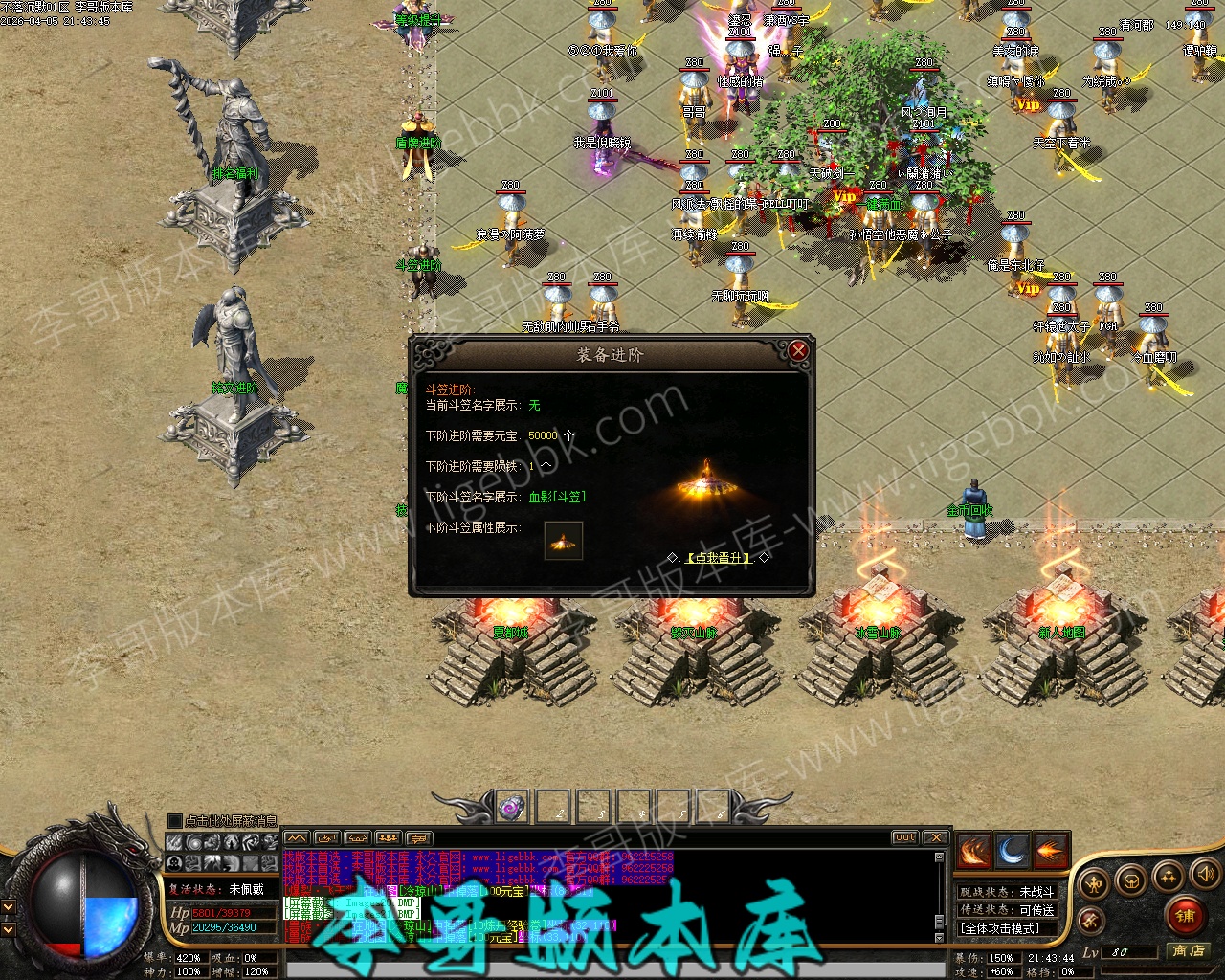The width and height of the screenshot is (1225, 980).
Task: Use the purple swirl stone in hotbar slot 1
Action: 513,807
